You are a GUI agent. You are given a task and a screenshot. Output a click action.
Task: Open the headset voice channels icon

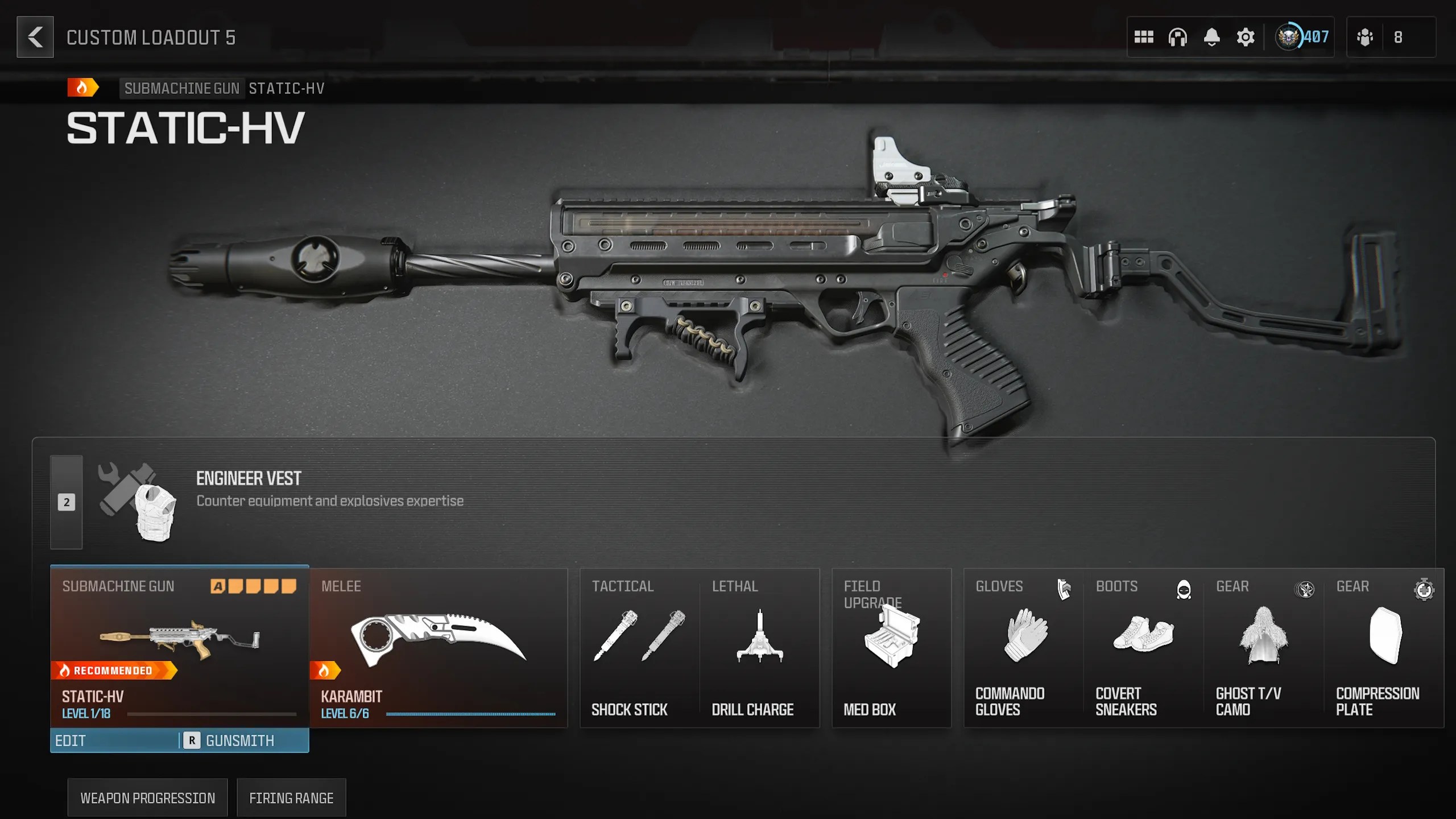(x=1177, y=38)
